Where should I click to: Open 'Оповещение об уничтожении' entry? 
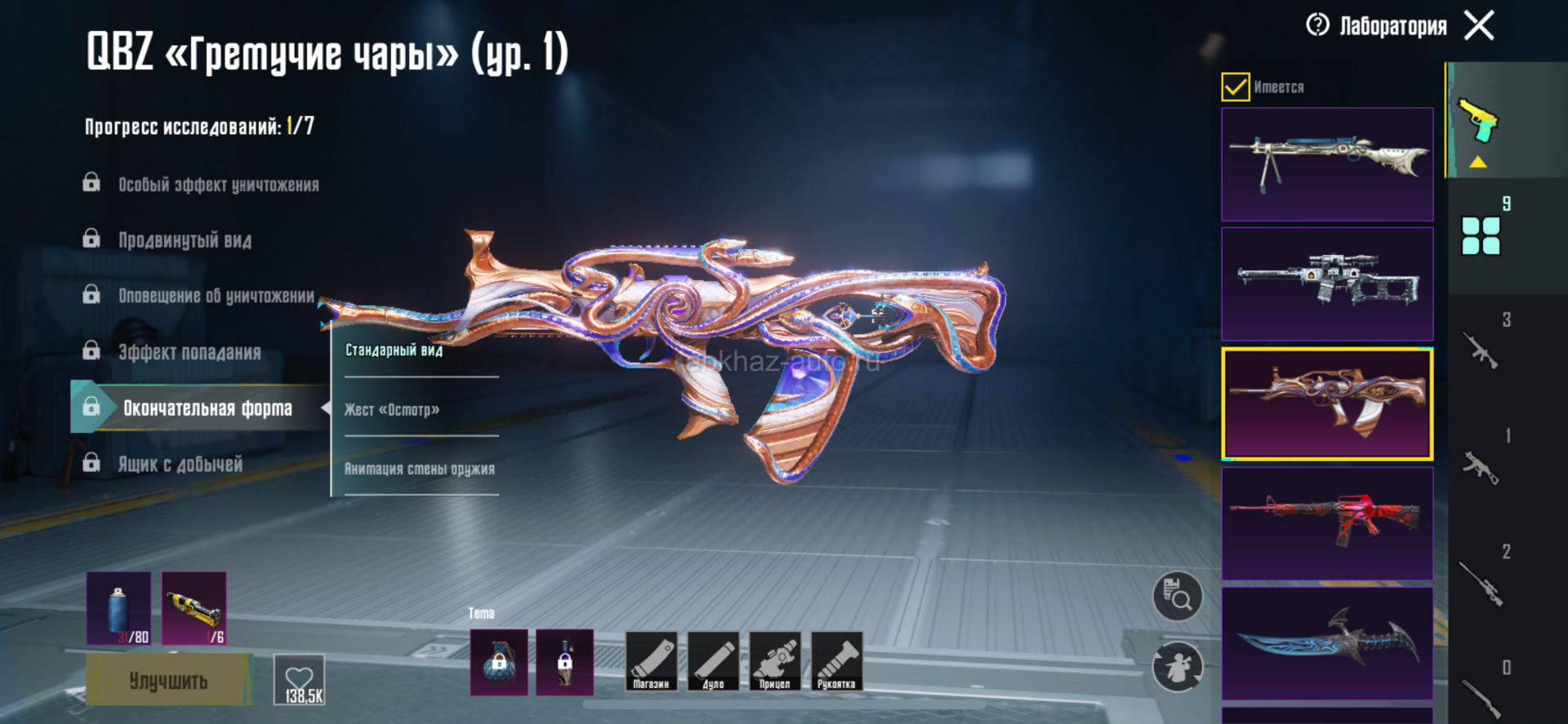216,296
